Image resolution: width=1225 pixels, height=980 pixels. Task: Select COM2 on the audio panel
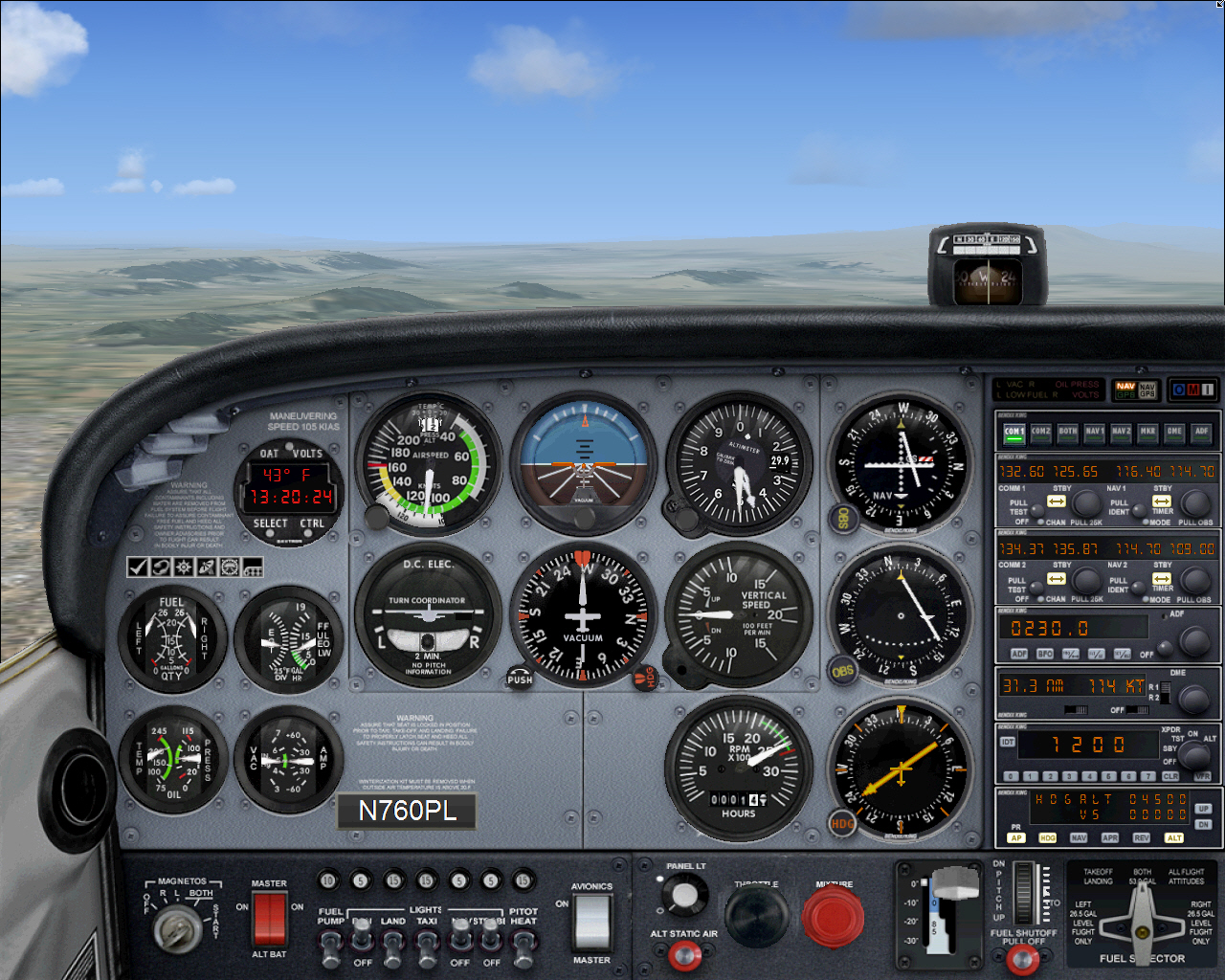[1039, 433]
